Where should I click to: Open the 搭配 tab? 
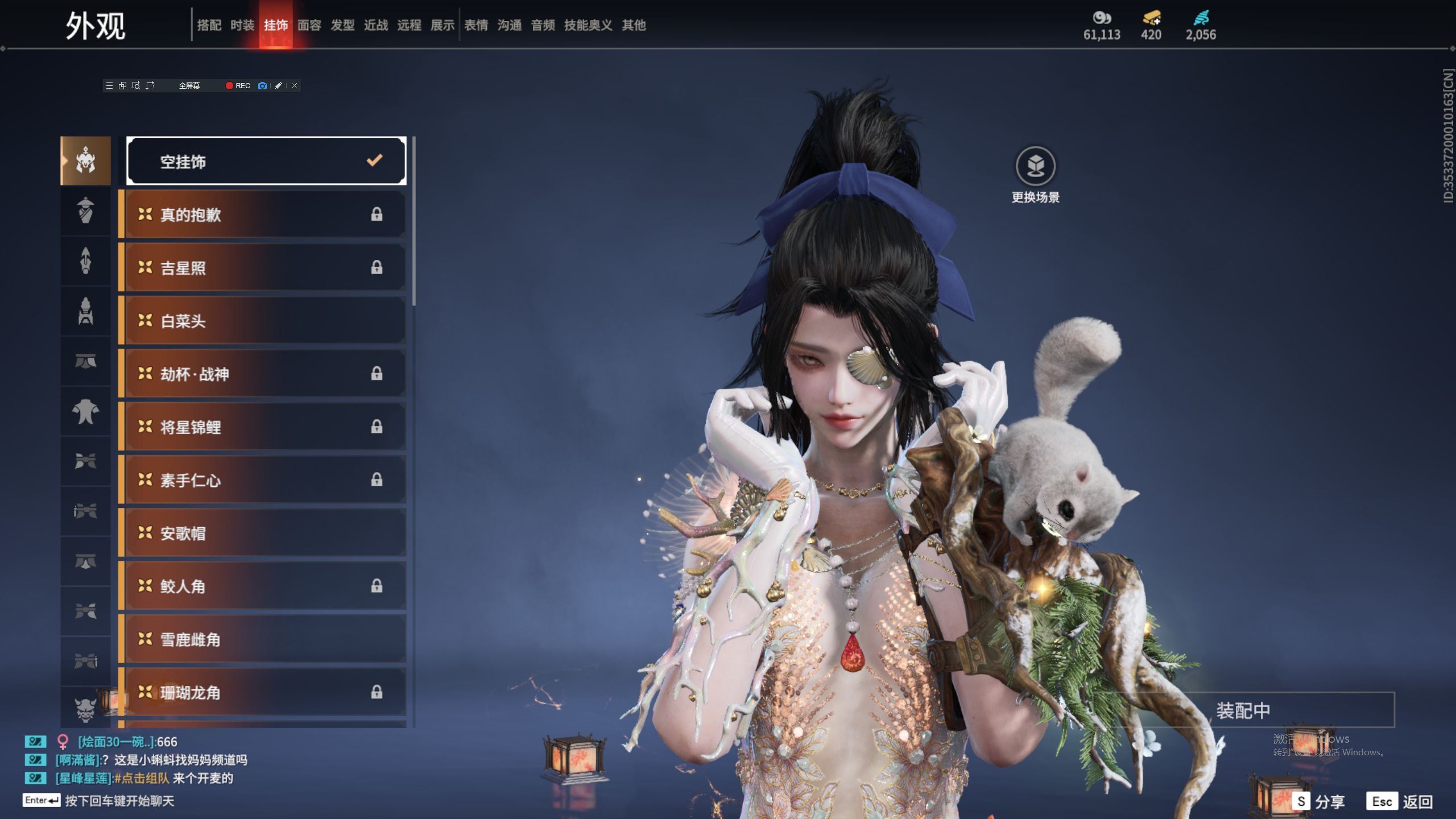tap(209, 25)
